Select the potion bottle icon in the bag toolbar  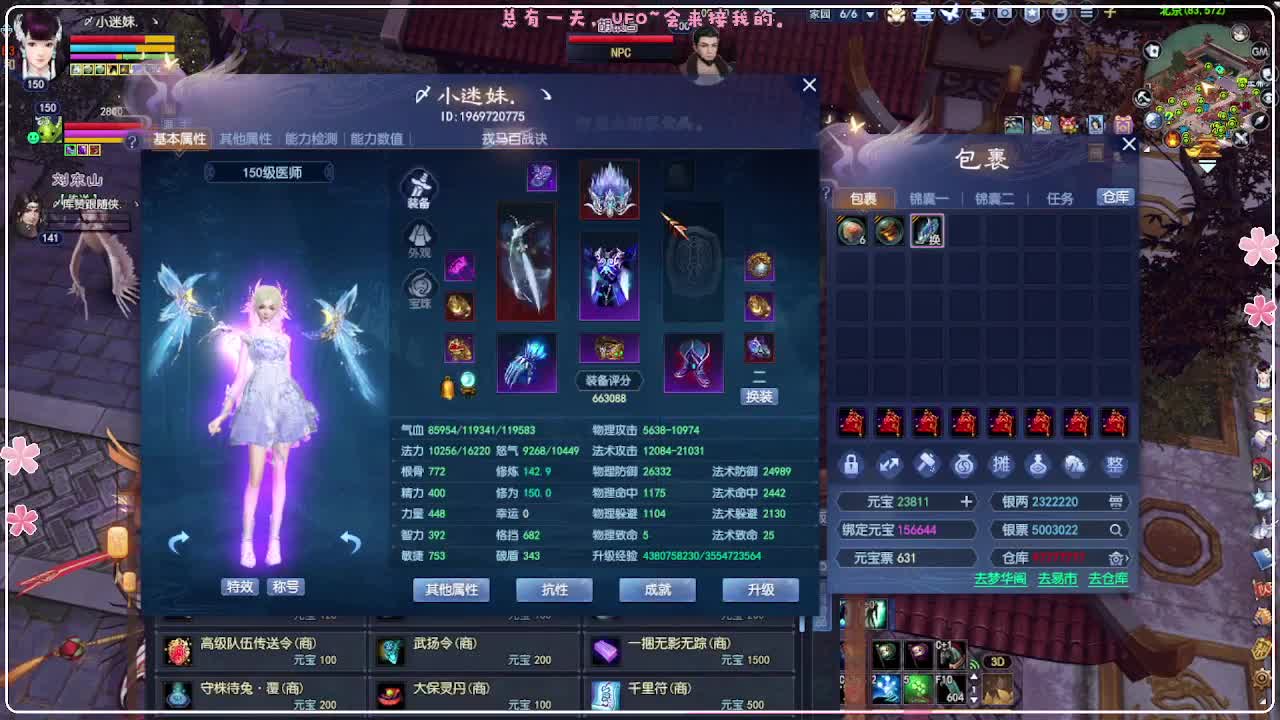[1040, 464]
